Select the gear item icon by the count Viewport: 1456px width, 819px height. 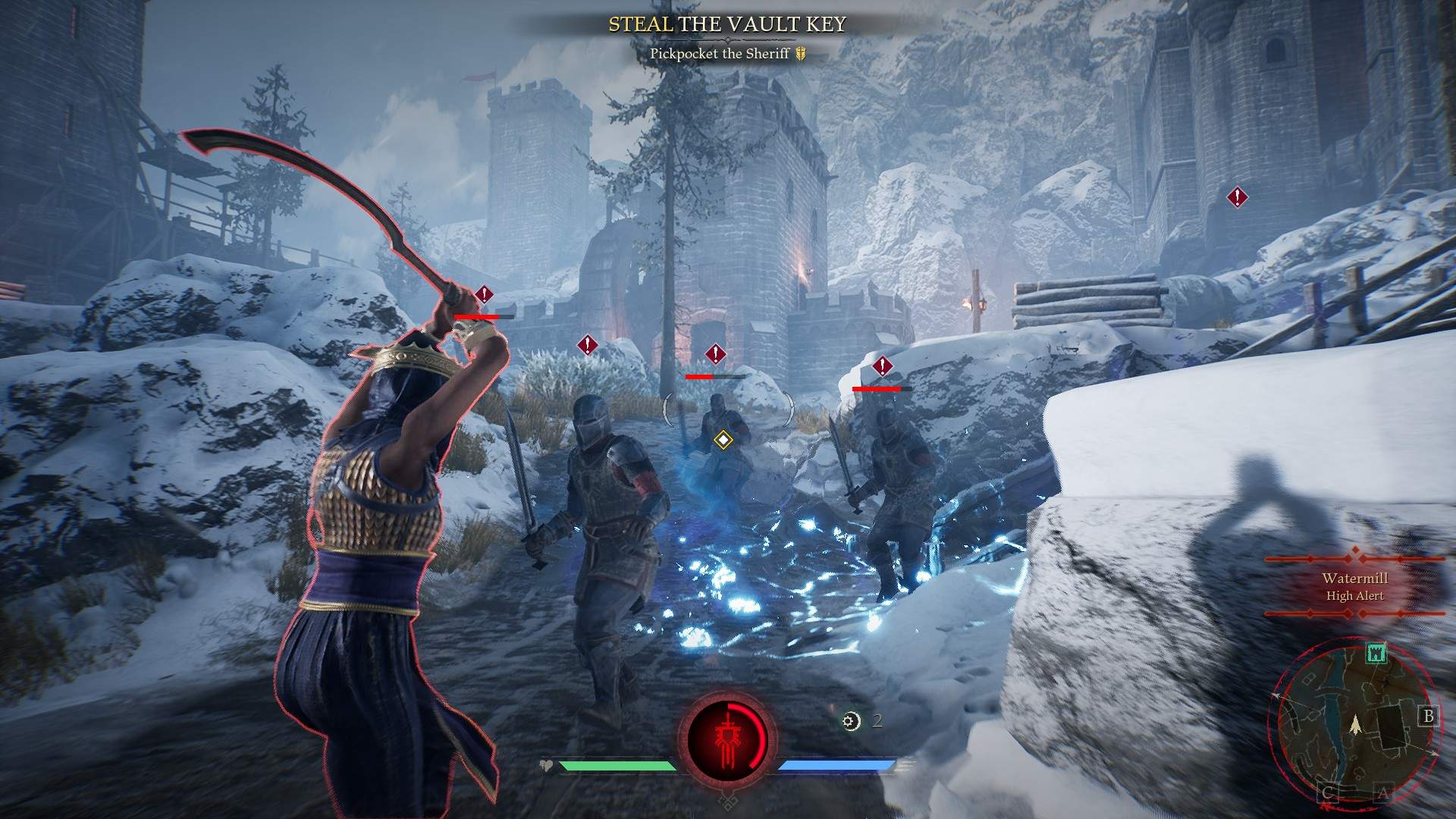852,721
